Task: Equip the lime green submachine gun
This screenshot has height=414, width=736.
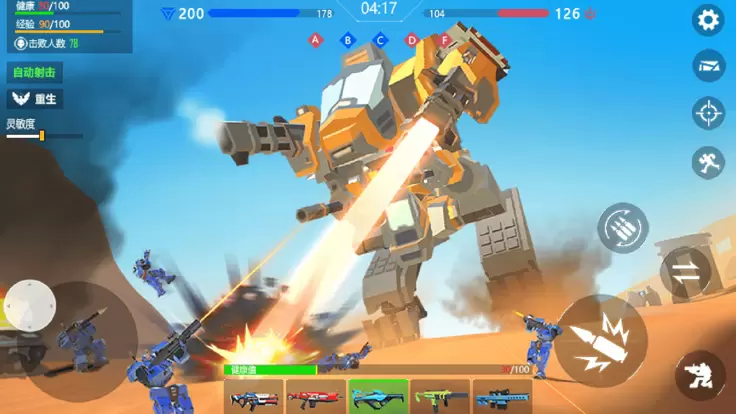Action: (439, 397)
